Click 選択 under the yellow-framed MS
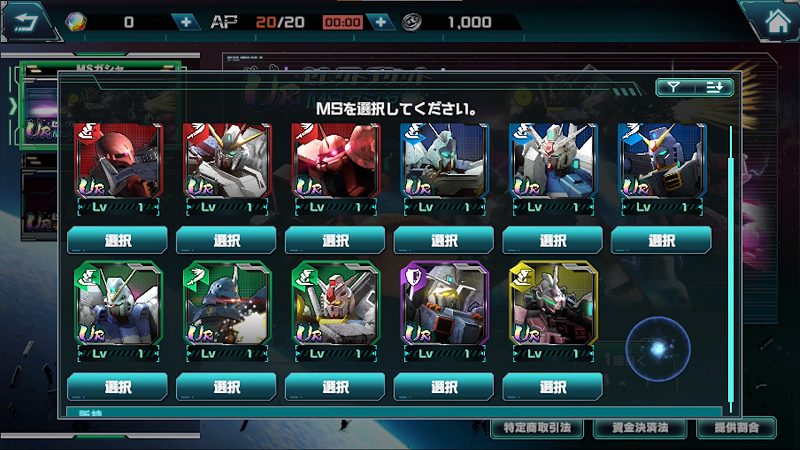Image resolution: width=800 pixels, height=450 pixels. click(x=553, y=387)
